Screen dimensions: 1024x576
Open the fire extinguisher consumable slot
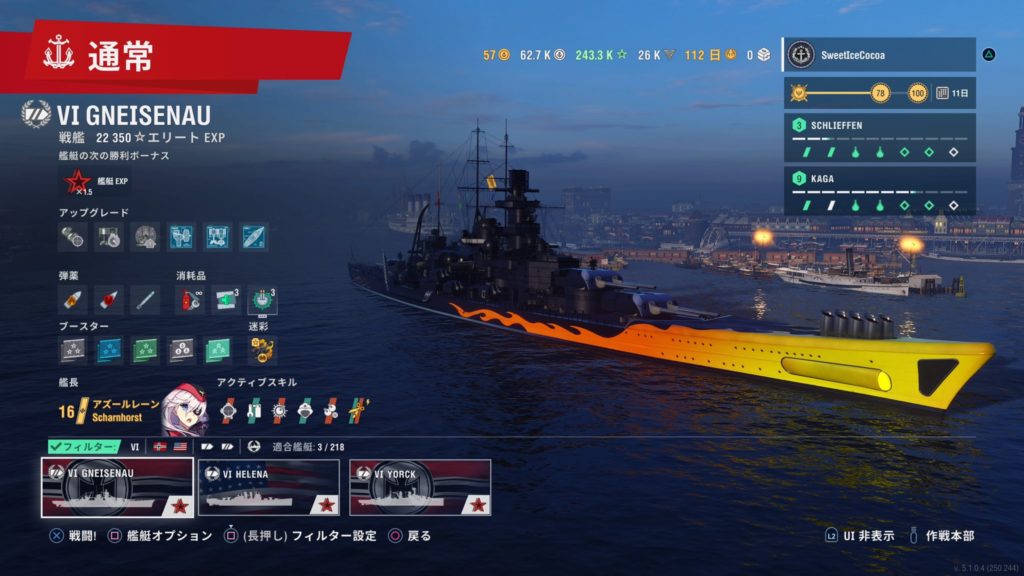(x=191, y=298)
